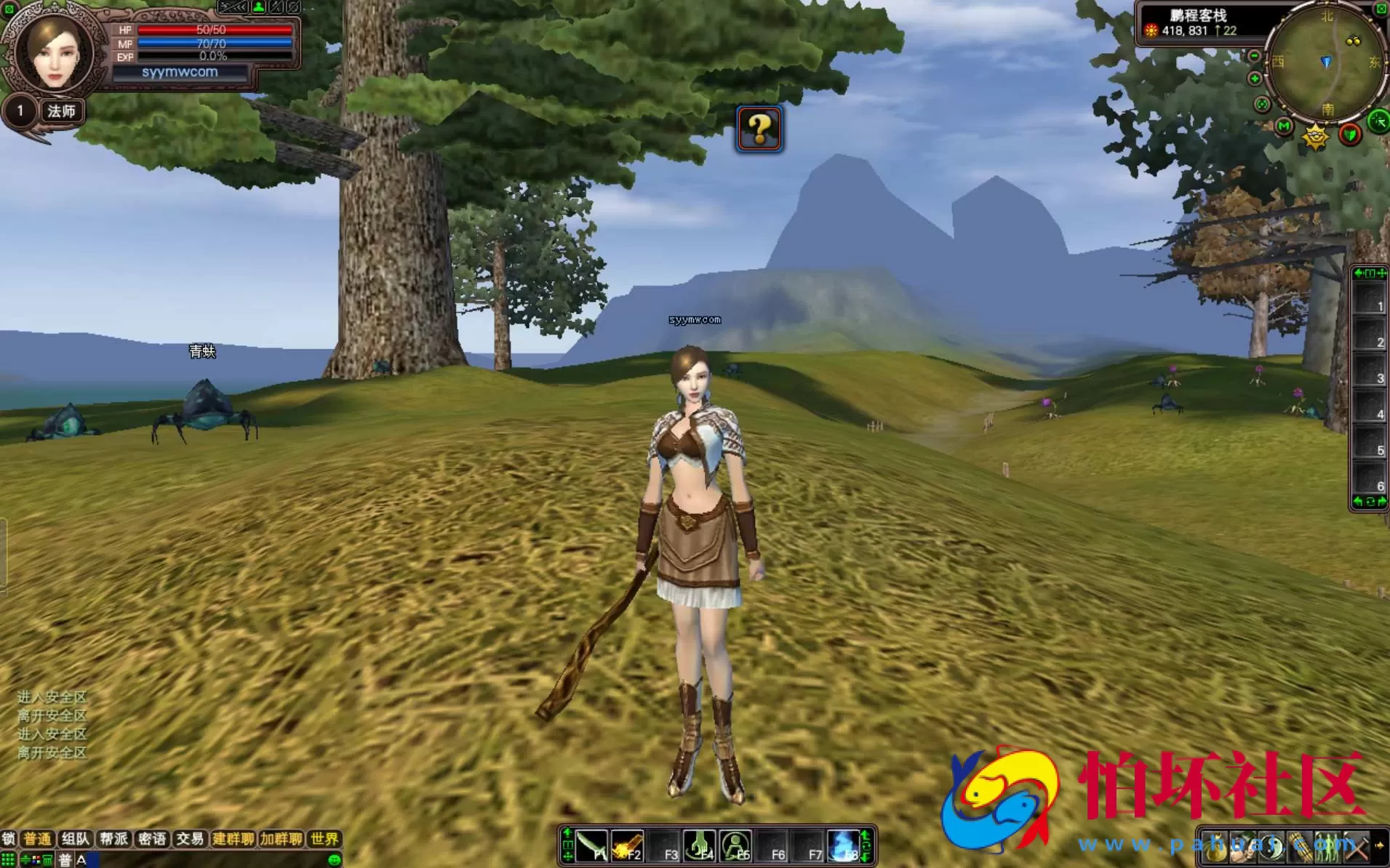The image size is (1390, 868).
Task: Click the 建群聊 create group chat button
Action: (233, 839)
